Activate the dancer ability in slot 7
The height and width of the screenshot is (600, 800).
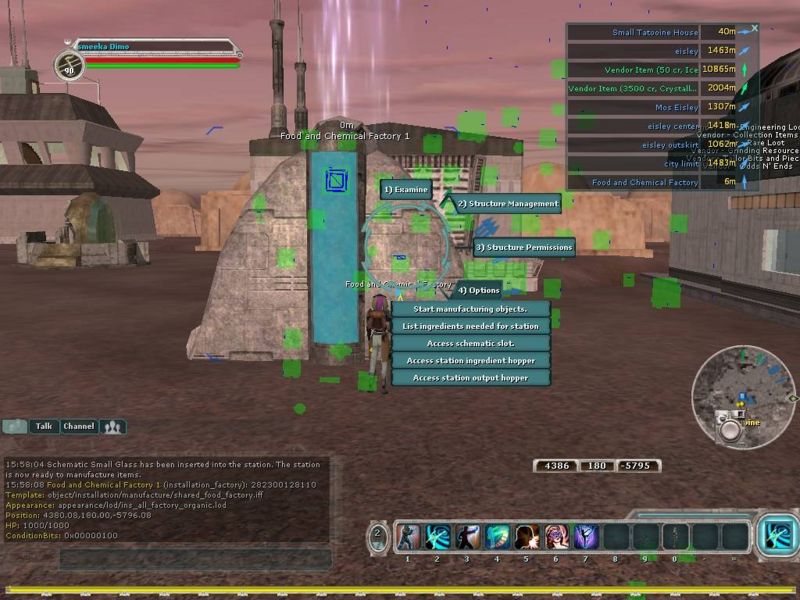pyautogui.click(x=585, y=537)
